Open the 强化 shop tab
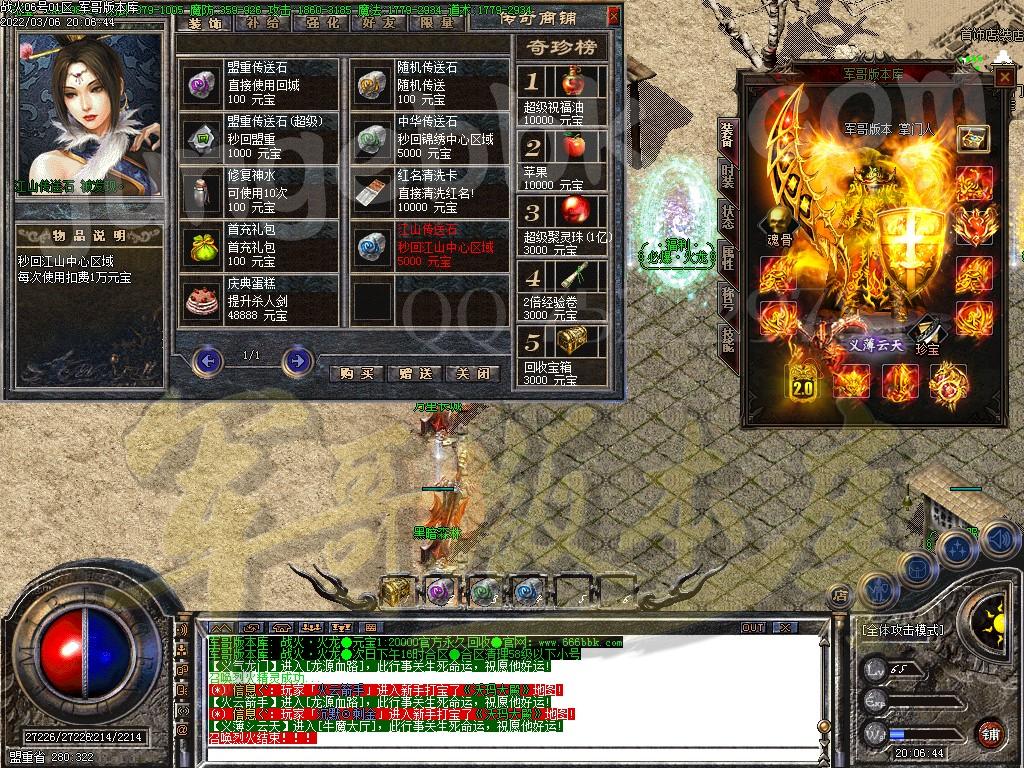The width and height of the screenshot is (1024, 768). pos(318,22)
